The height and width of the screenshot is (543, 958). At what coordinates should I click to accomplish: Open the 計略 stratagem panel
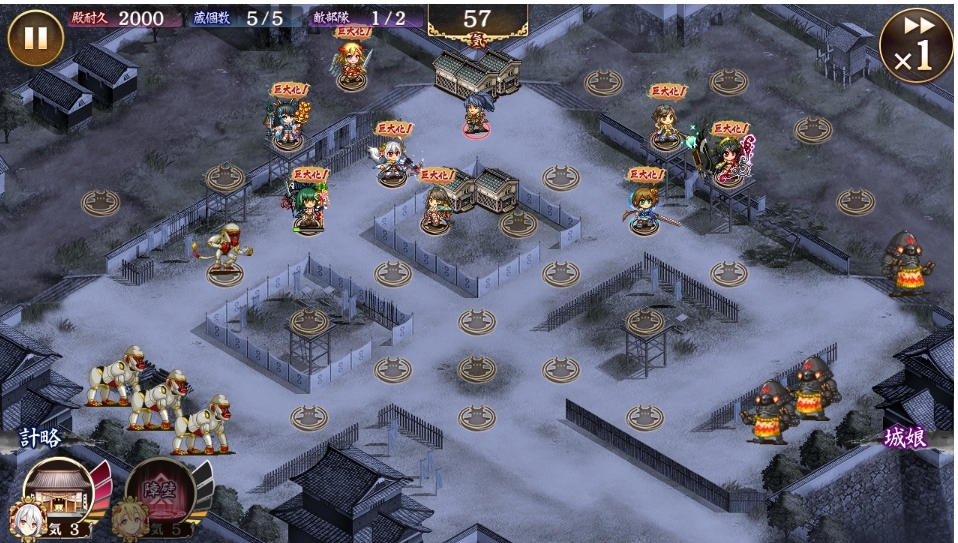pos(42,438)
